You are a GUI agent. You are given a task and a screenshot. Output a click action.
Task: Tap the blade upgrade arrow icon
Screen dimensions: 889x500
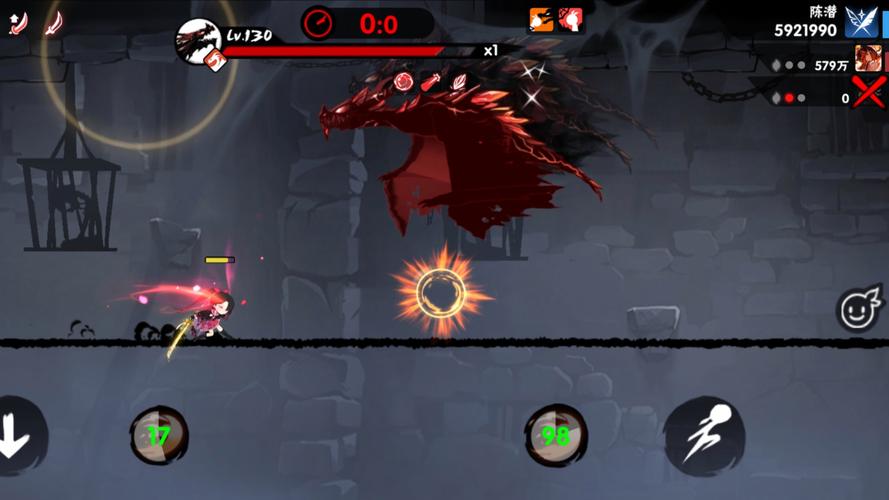click(17, 22)
